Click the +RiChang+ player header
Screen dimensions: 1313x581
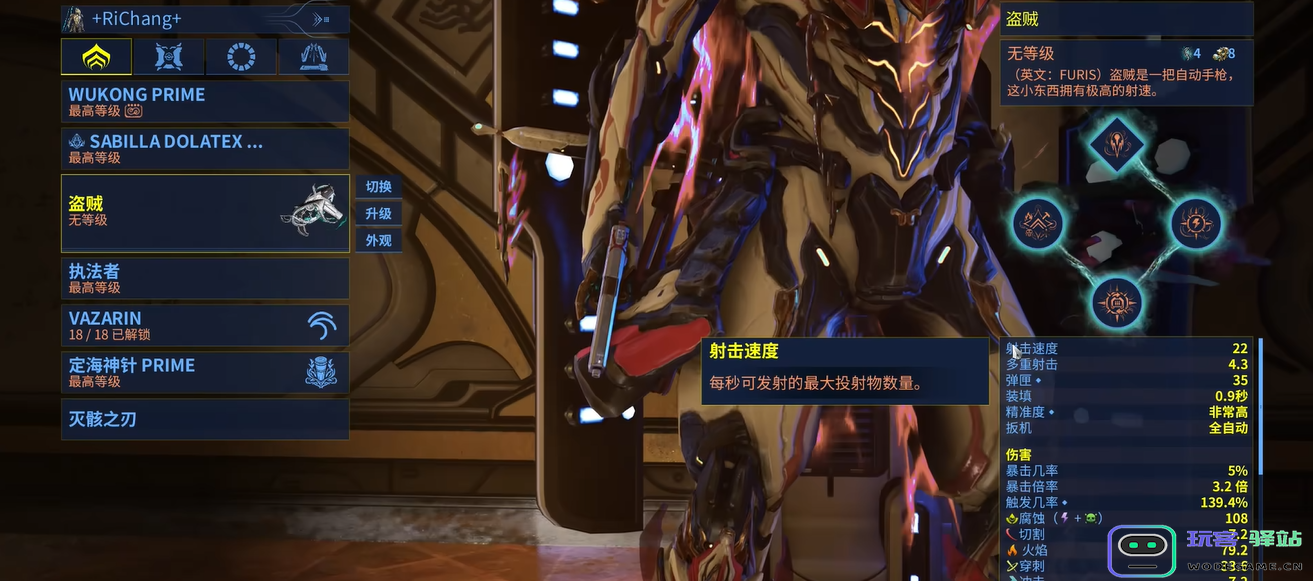(205, 19)
